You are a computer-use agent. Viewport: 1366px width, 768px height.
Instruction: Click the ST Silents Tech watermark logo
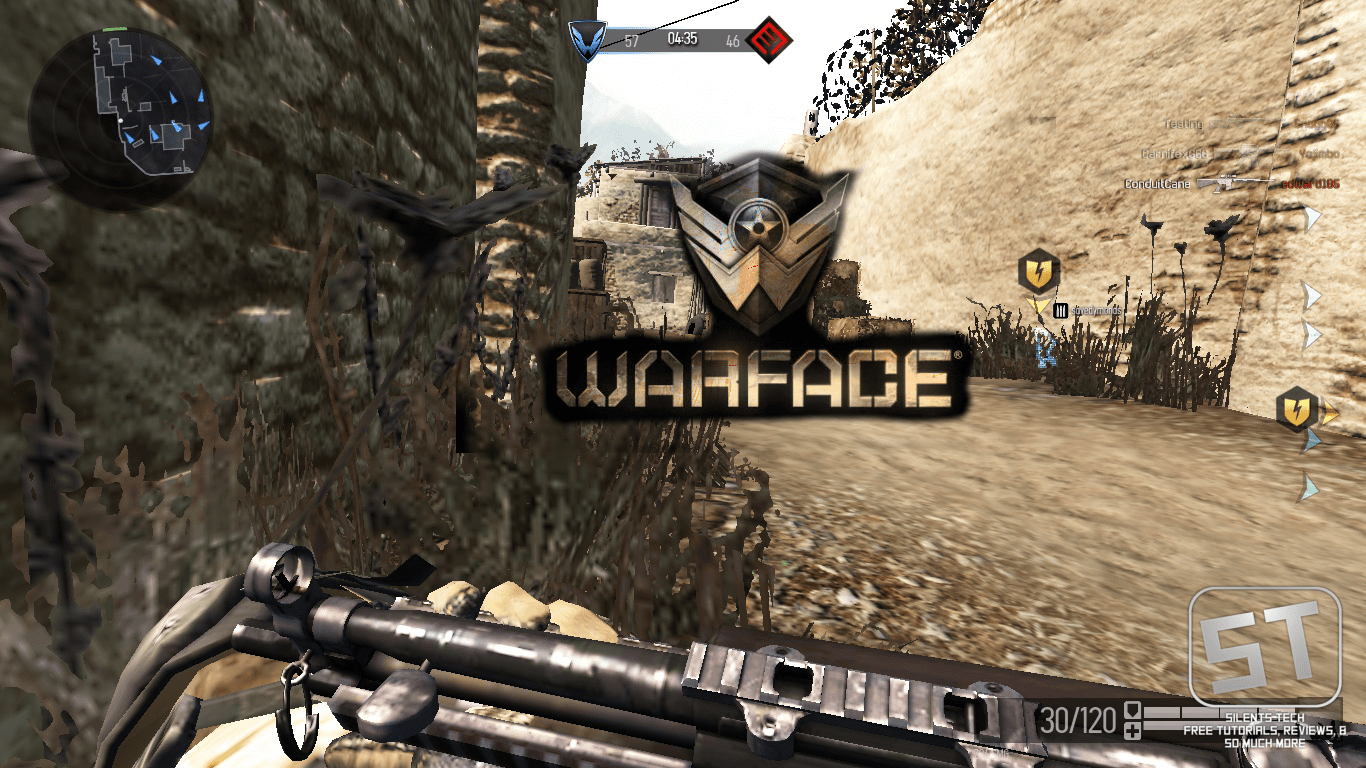[x=1264, y=648]
